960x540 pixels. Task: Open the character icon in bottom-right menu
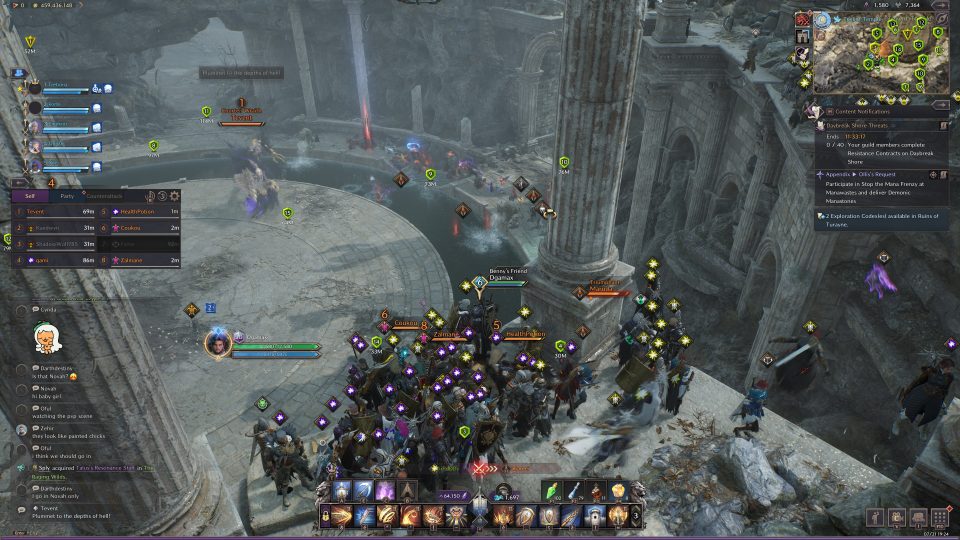click(x=875, y=517)
